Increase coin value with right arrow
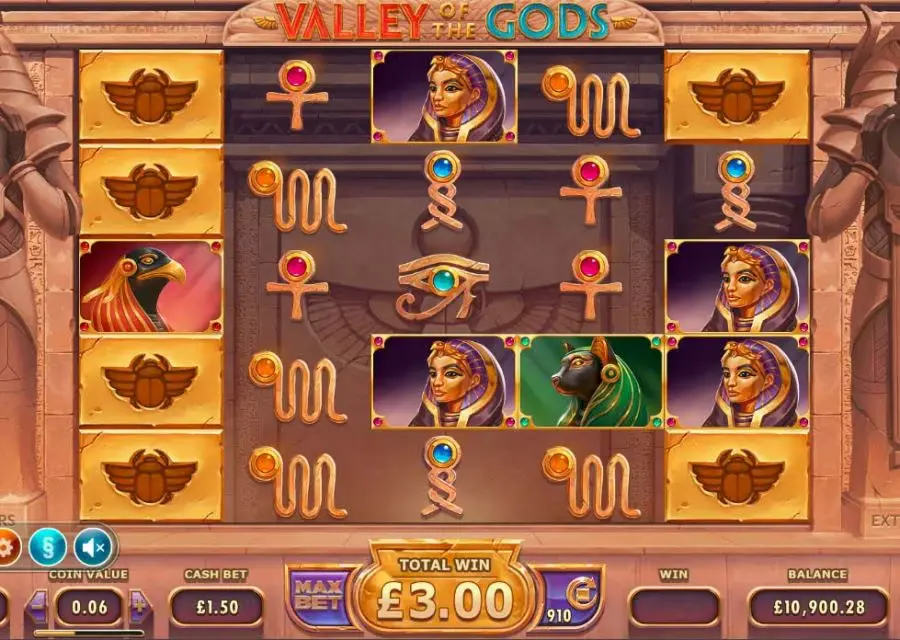This screenshot has width=900, height=640. [138, 606]
